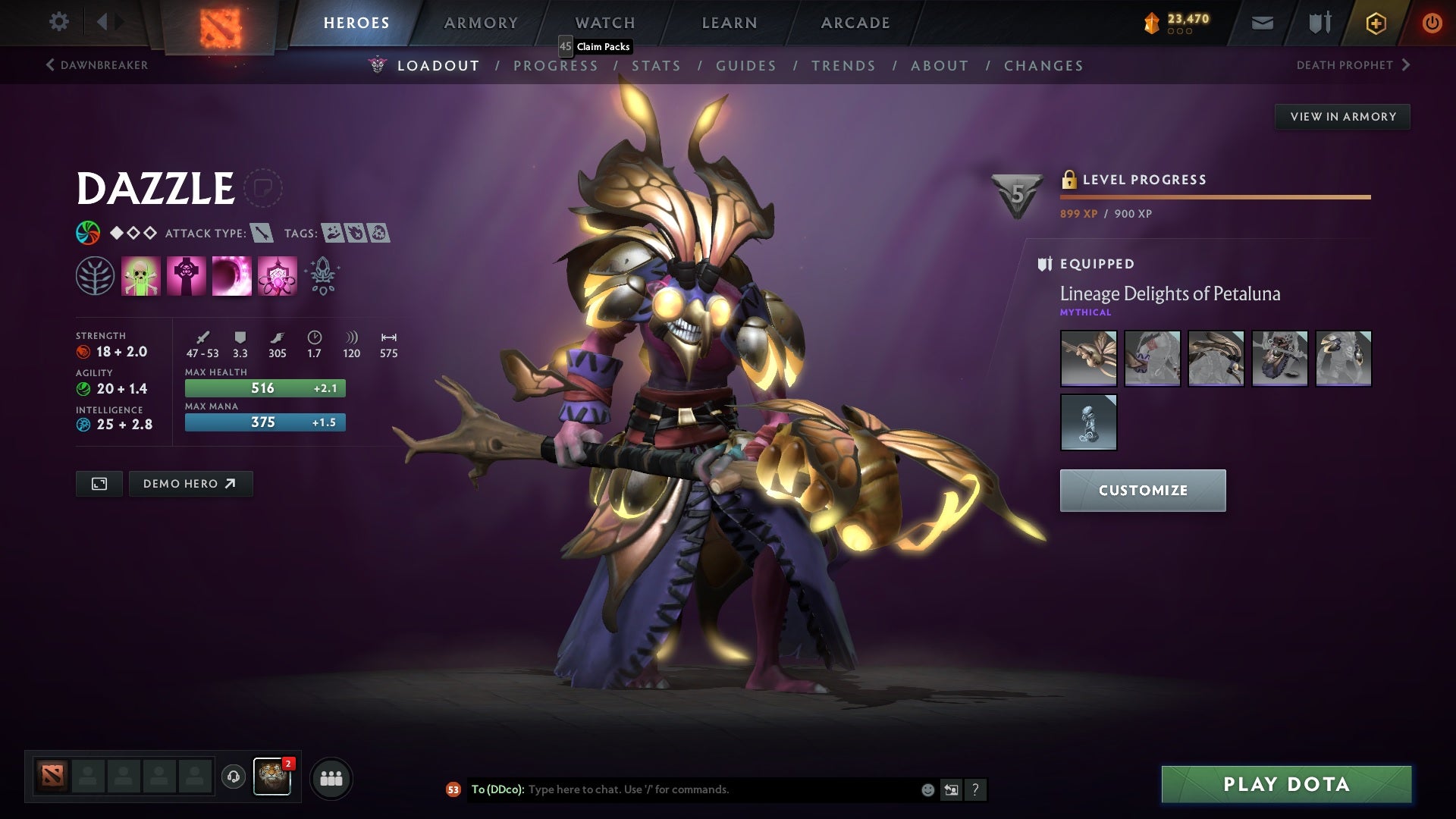Click the gold shop plus icon top right
1456x819 pixels.
(1375, 23)
